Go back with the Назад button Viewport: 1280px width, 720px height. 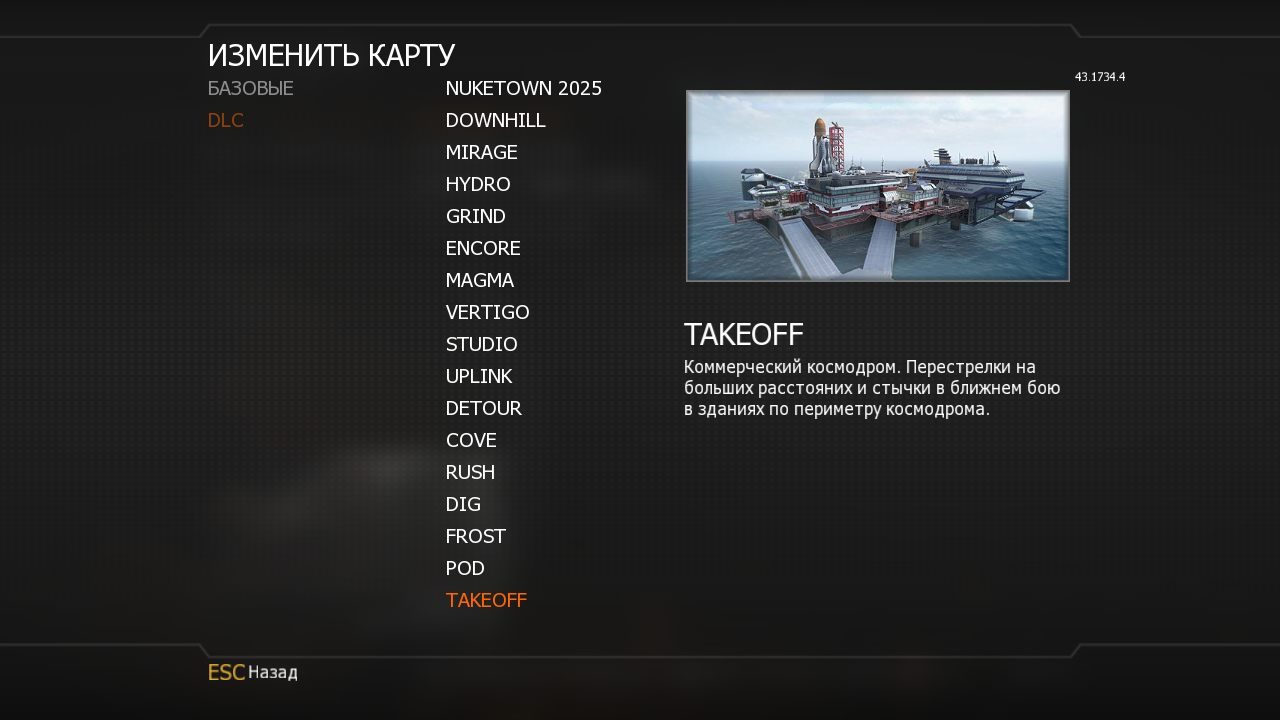pos(253,673)
